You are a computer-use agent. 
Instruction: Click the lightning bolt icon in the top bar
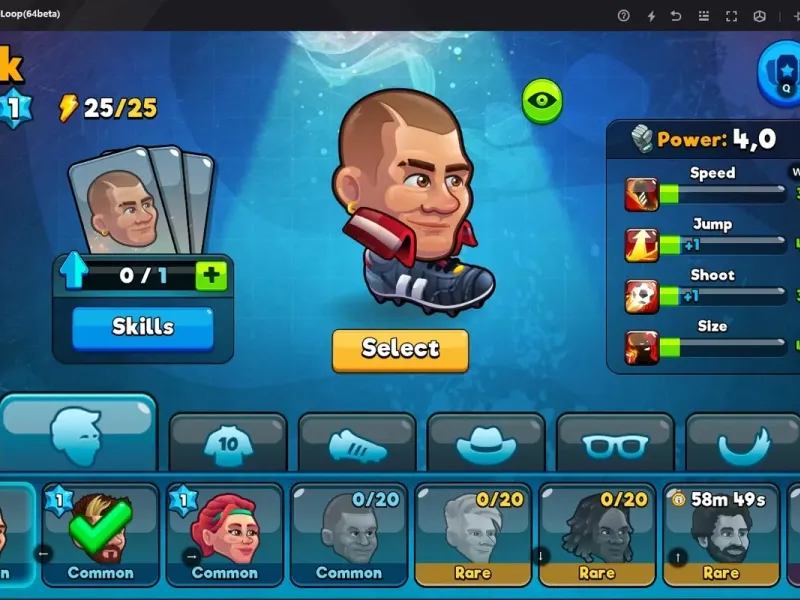(651, 16)
